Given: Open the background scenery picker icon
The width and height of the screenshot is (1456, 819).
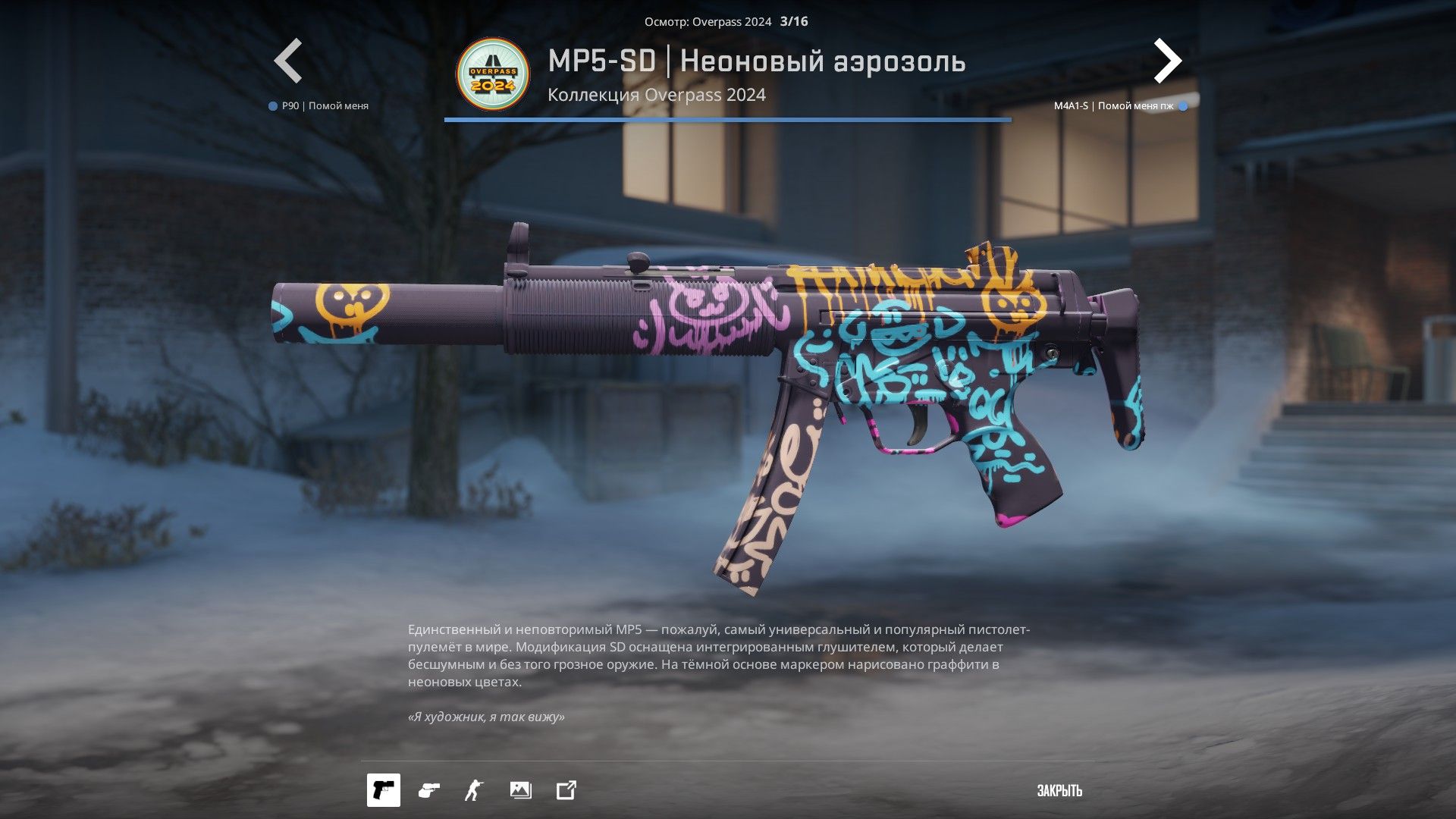Looking at the screenshot, I should pos(520,790).
